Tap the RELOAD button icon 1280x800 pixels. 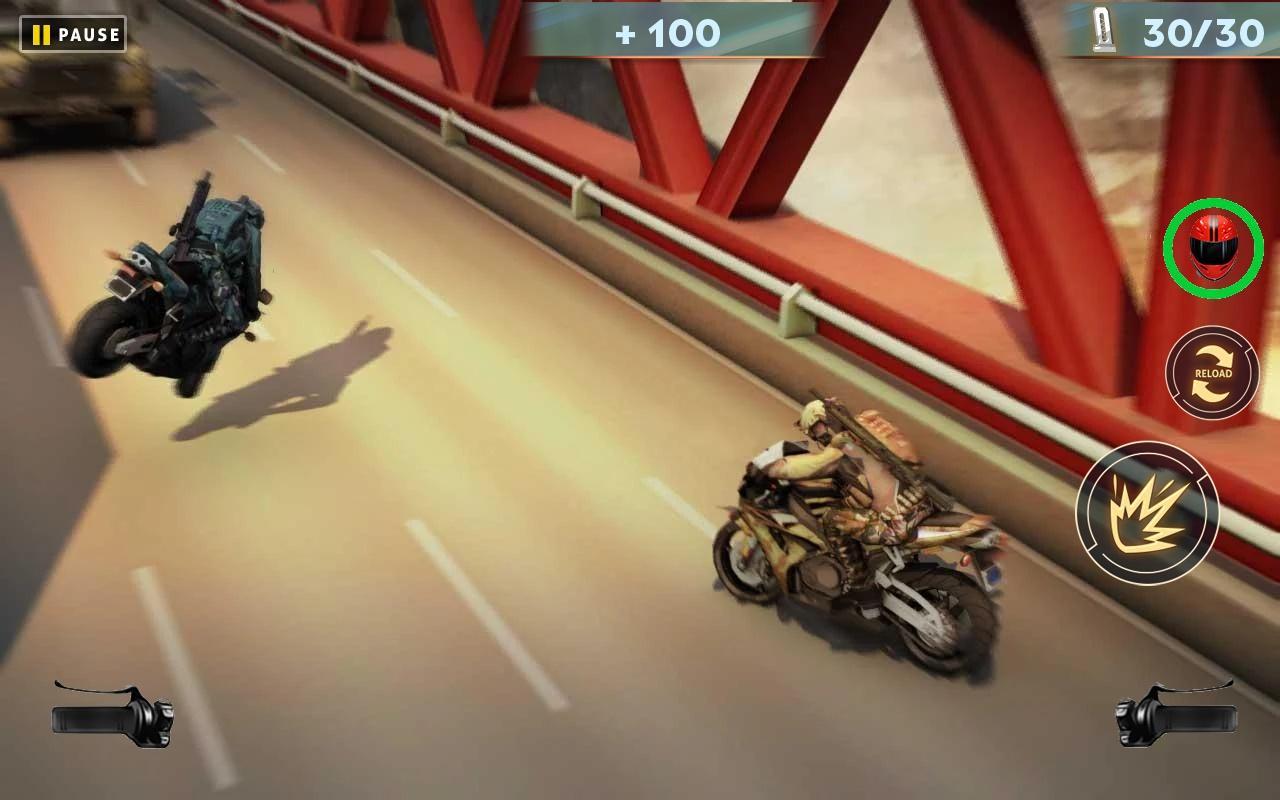click(x=1210, y=373)
